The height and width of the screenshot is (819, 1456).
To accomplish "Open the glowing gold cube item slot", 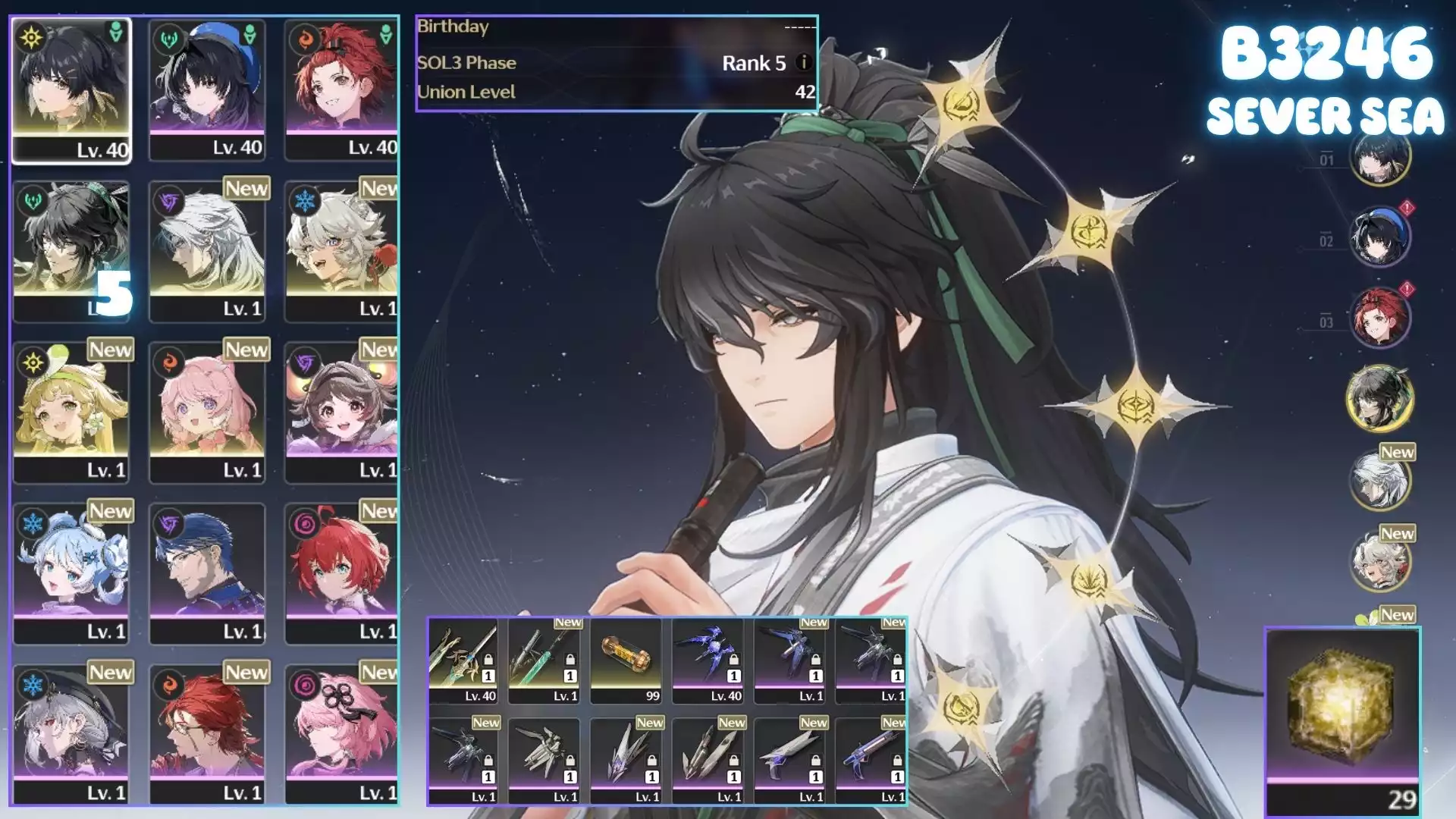I will [x=1342, y=713].
